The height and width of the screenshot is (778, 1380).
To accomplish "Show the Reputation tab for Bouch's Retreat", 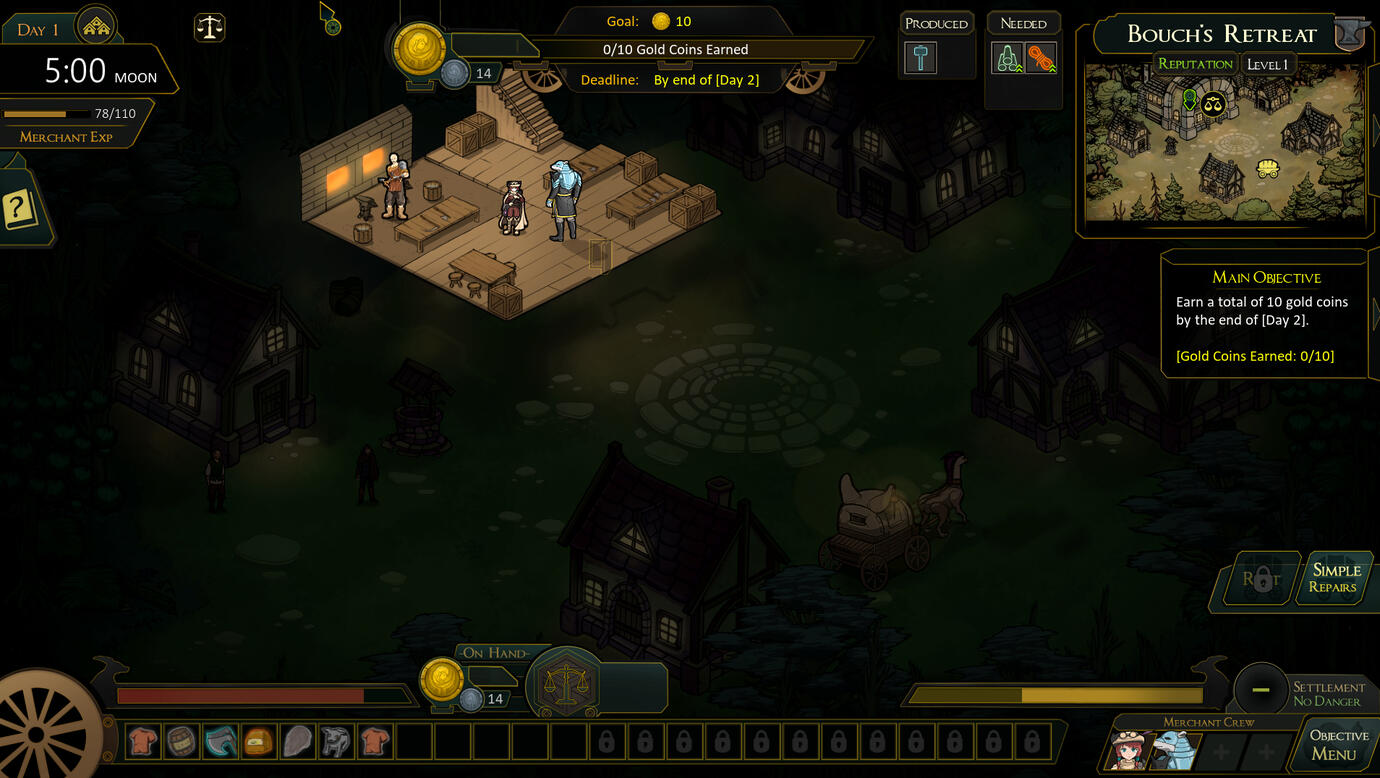I will coord(1195,64).
